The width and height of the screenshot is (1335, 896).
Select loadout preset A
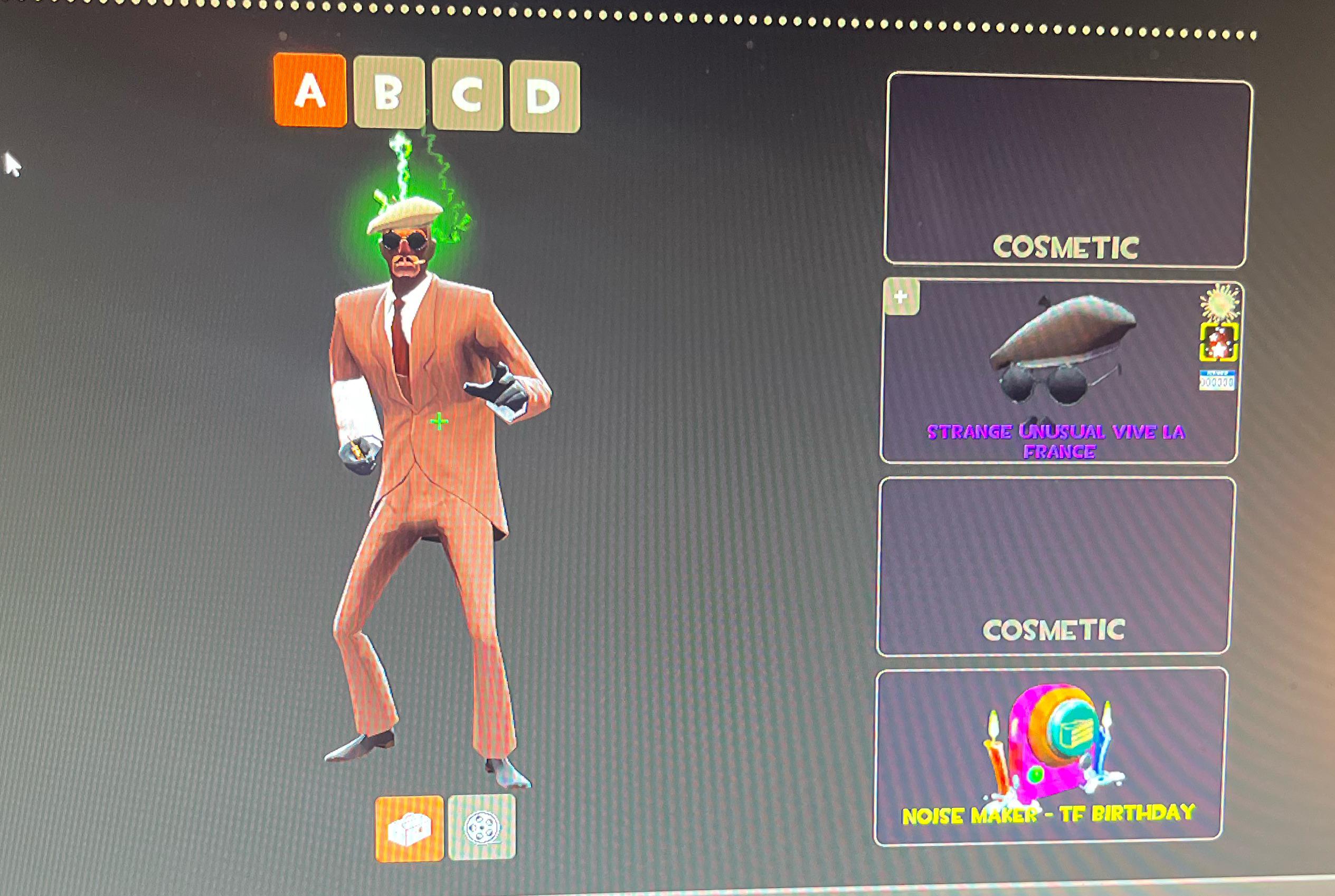point(309,91)
